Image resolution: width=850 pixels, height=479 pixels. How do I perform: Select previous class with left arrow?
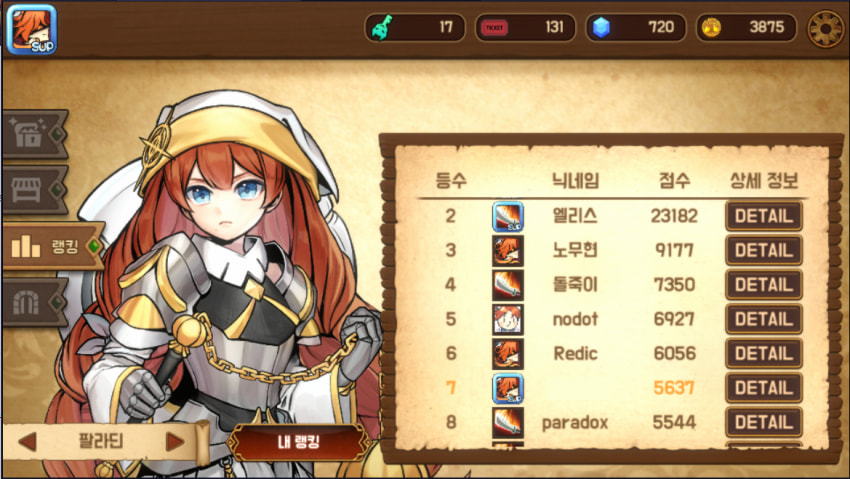tap(29, 441)
